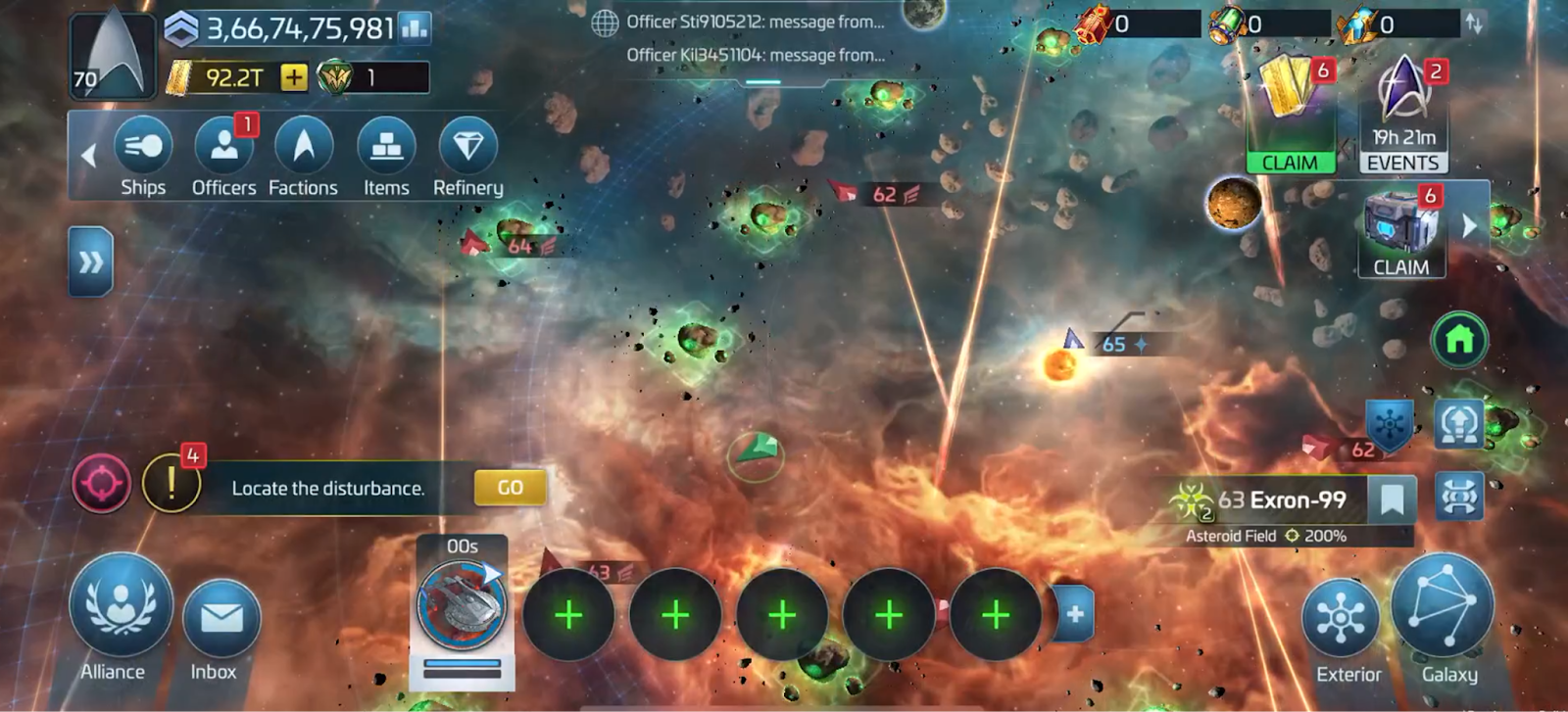Screen dimensions: 1568x712
Task: Add latinum with the yellow plus button
Action: pyautogui.click(x=293, y=77)
